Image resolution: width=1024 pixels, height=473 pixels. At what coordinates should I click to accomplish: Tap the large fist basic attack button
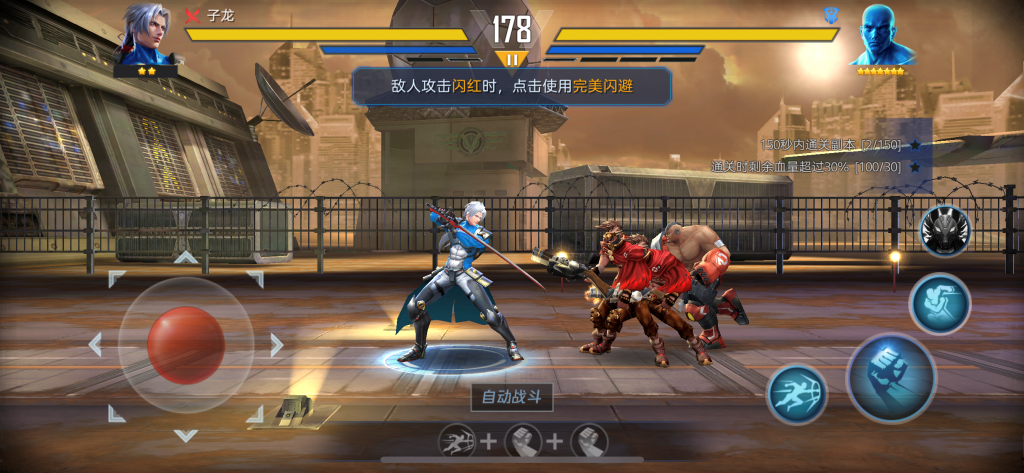[x=890, y=377]
